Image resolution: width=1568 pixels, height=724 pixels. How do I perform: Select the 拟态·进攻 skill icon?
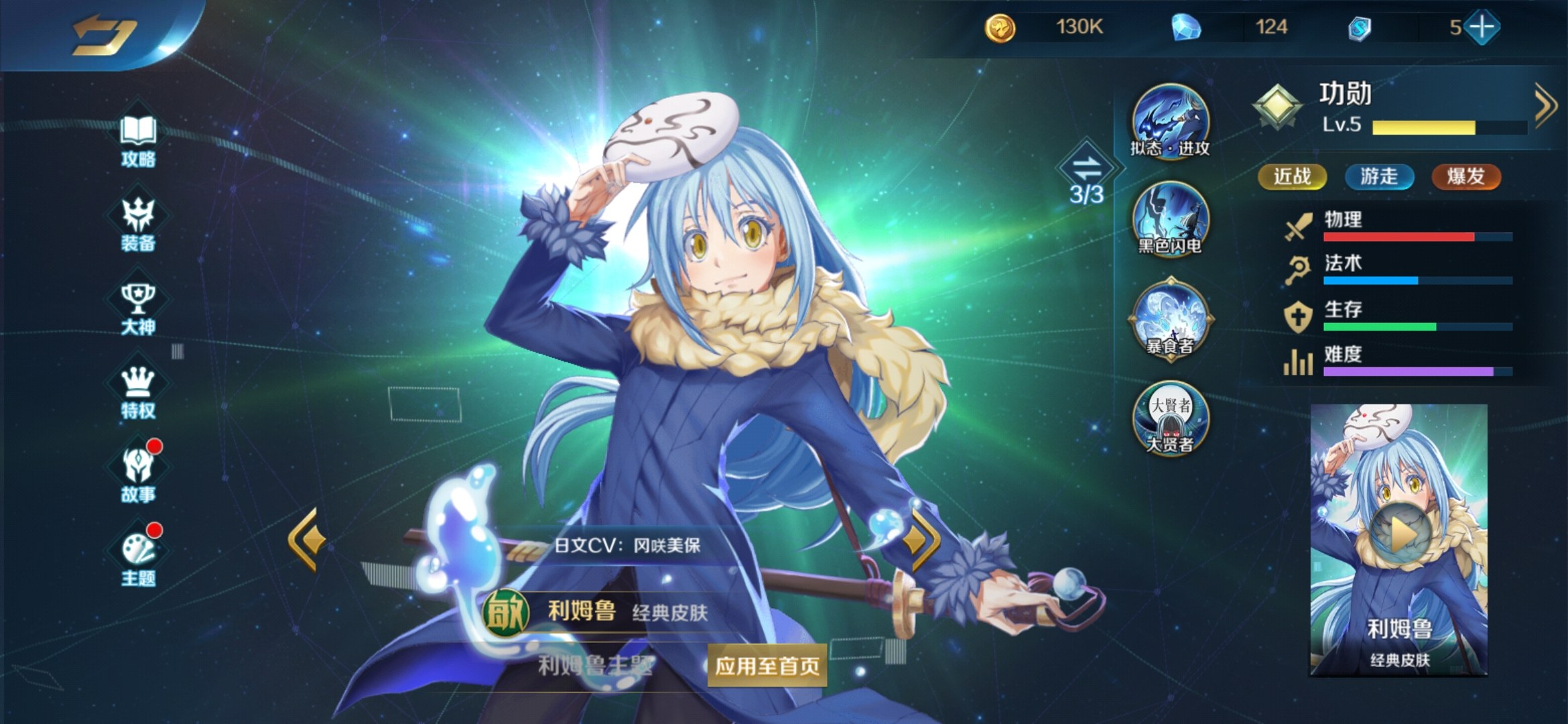point(1170,121)
